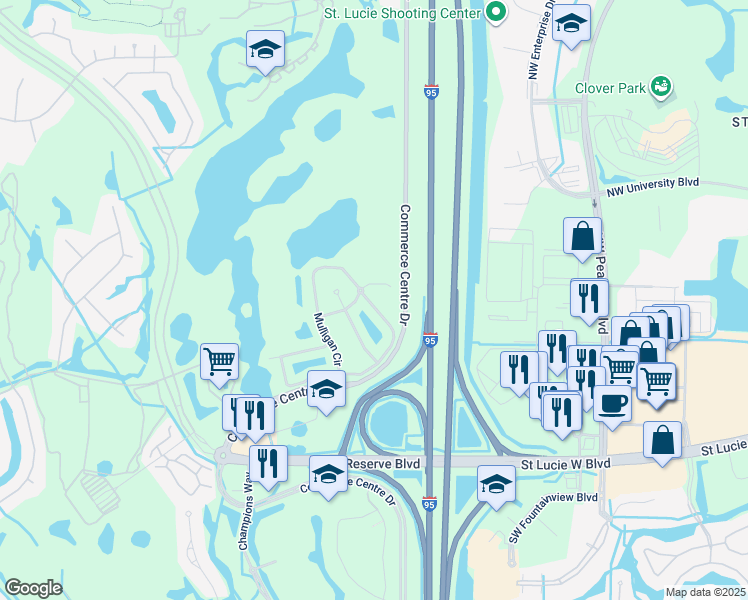
Task: Open the Clover Park map marker
Action: (660, 87)
